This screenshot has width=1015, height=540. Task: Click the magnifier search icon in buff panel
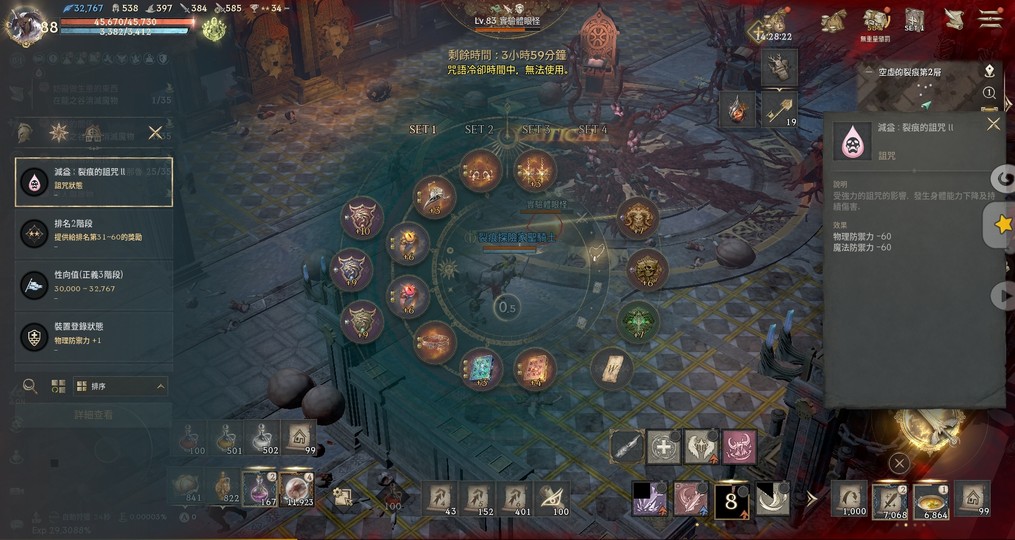[x=30, y=386]
